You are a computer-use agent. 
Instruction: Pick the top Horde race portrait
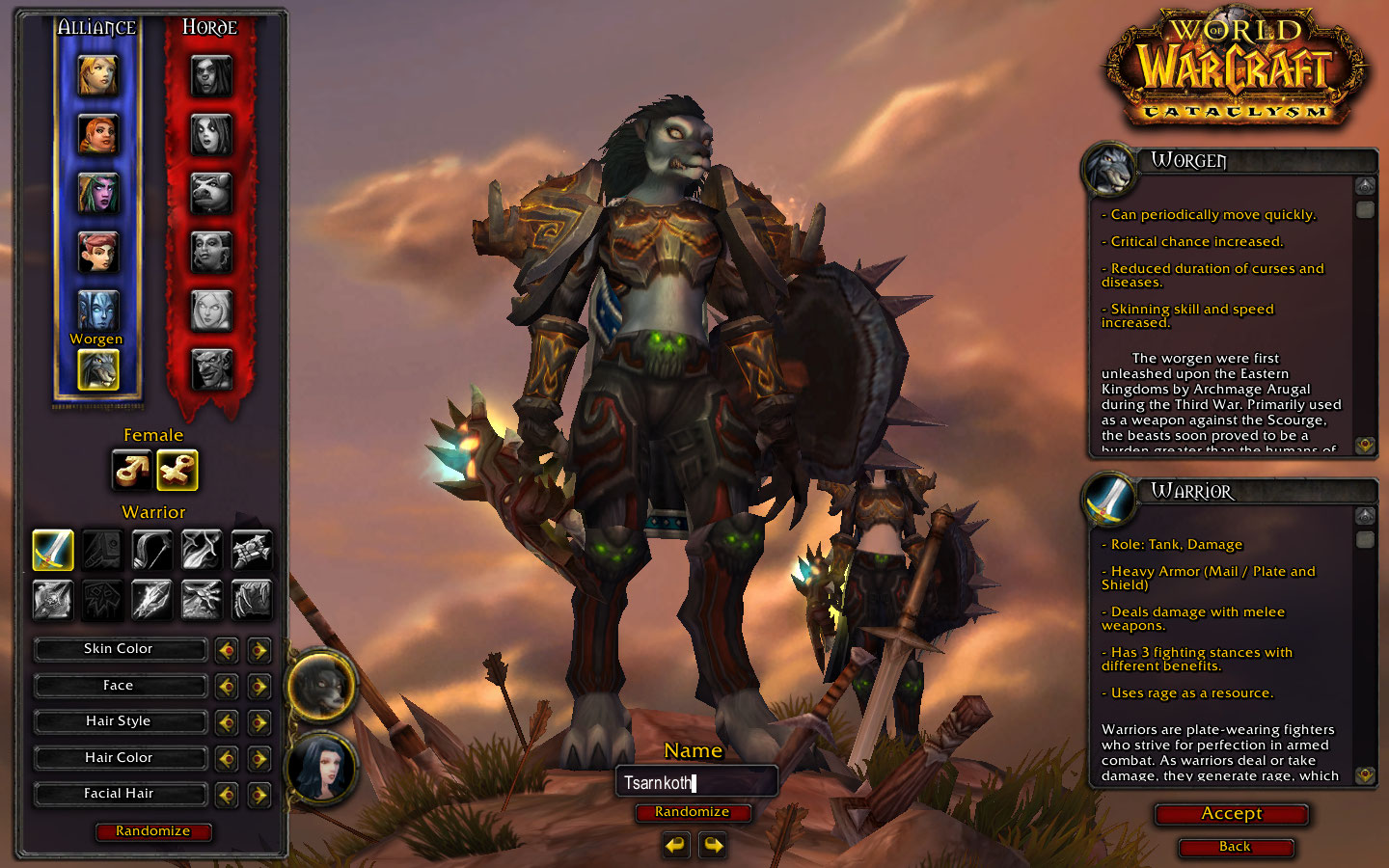(x=211, y=75)
